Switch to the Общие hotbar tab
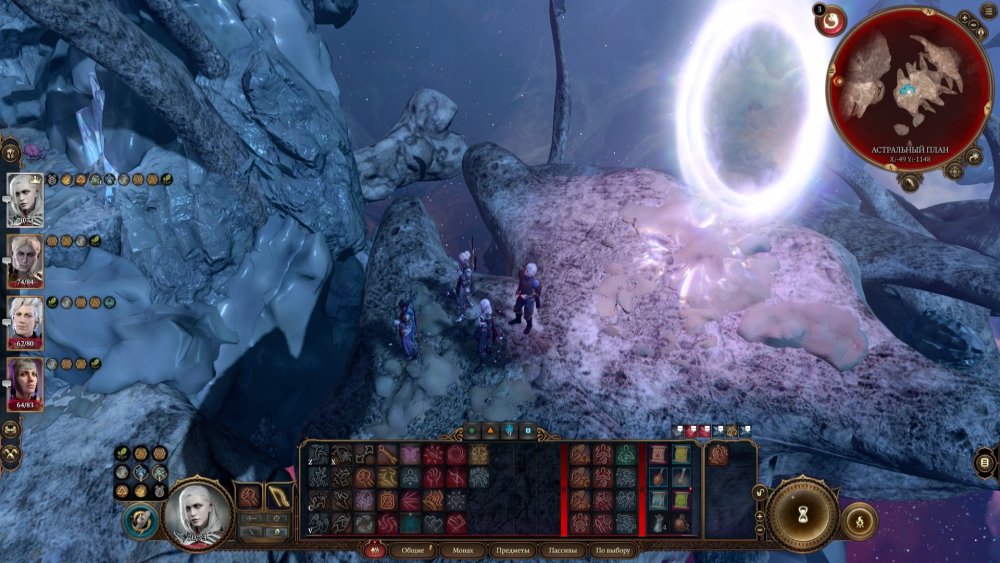1000x563 pixels. (410, 550)
